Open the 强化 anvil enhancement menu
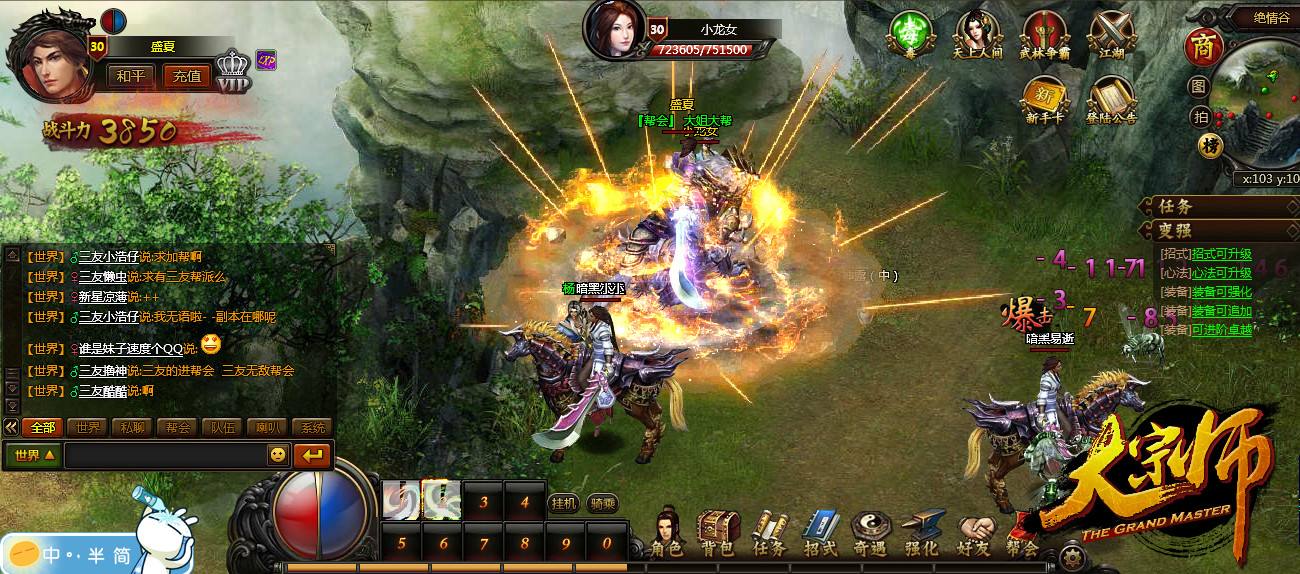This screenshot has width=1300, height=574. [x=922, y=532]
